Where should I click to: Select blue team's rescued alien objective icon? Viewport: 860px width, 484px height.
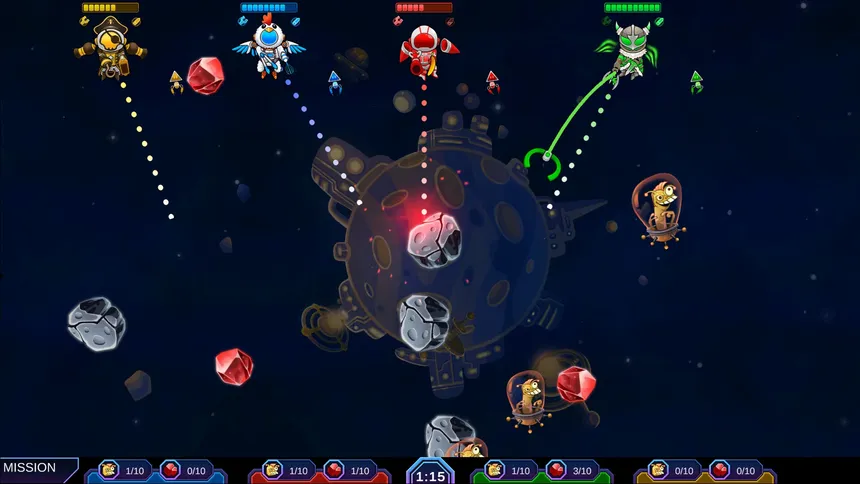(108, 470)
